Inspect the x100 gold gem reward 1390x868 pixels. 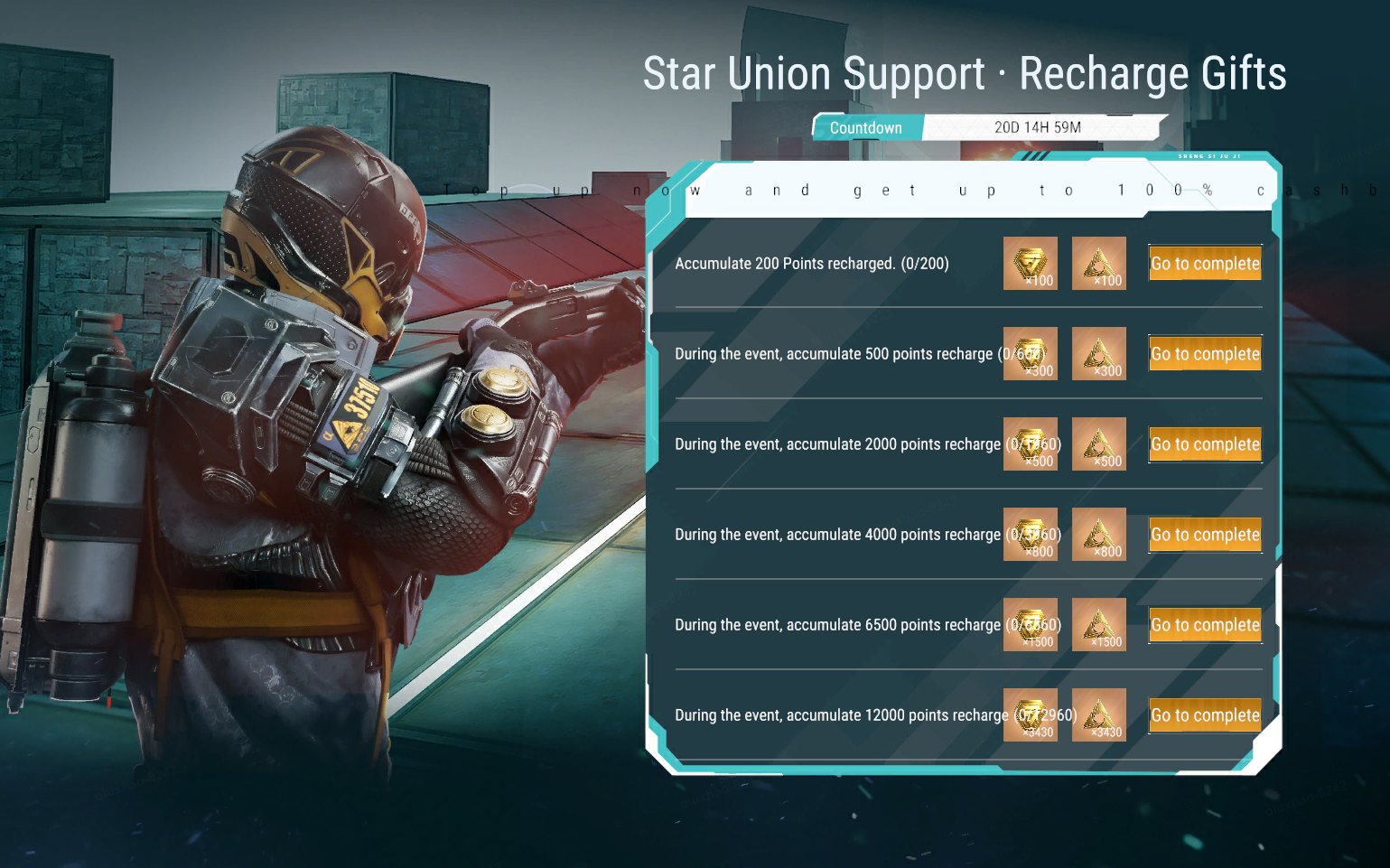1031,264
